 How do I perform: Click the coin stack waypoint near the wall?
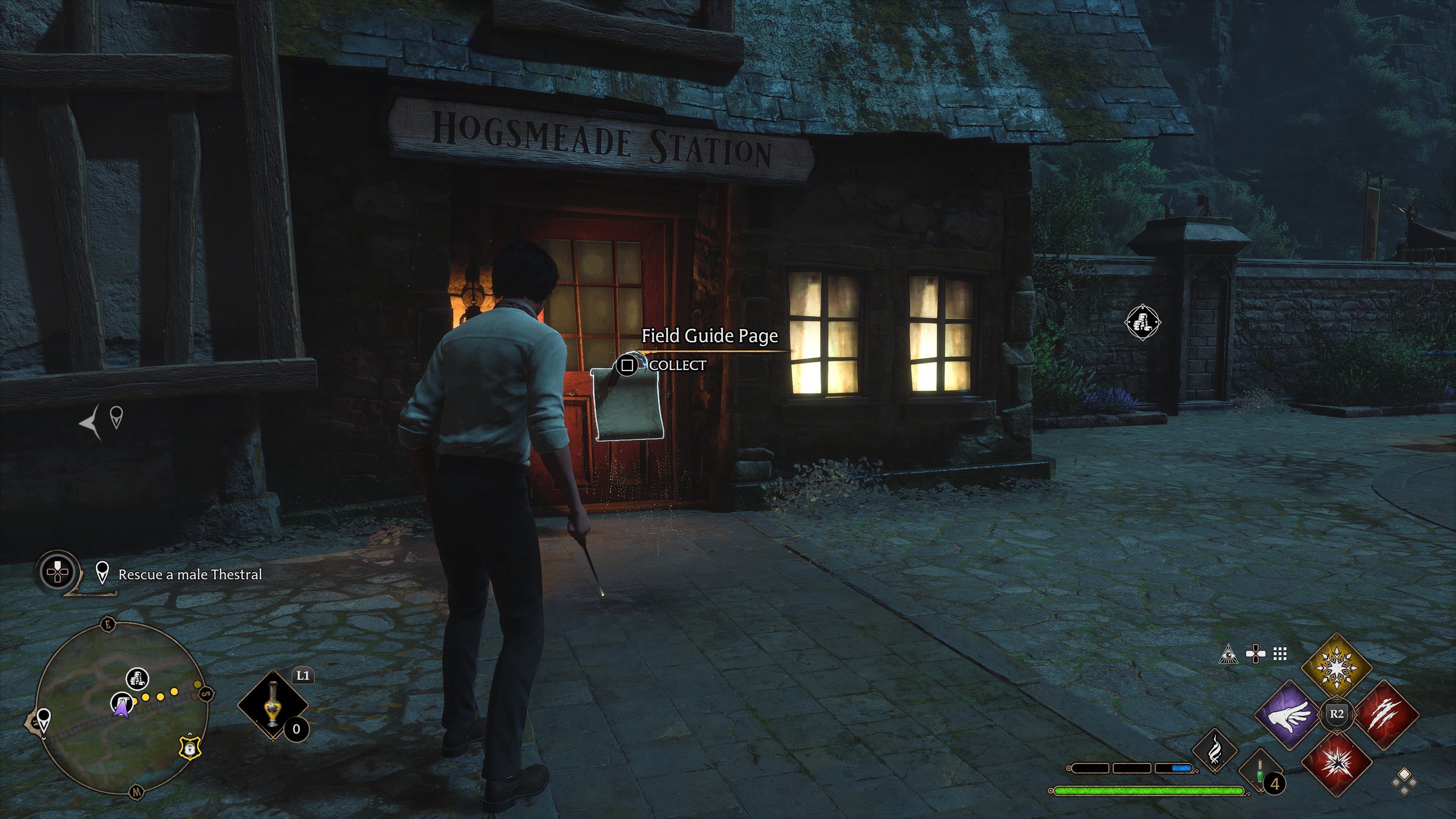coord(1142,323)
